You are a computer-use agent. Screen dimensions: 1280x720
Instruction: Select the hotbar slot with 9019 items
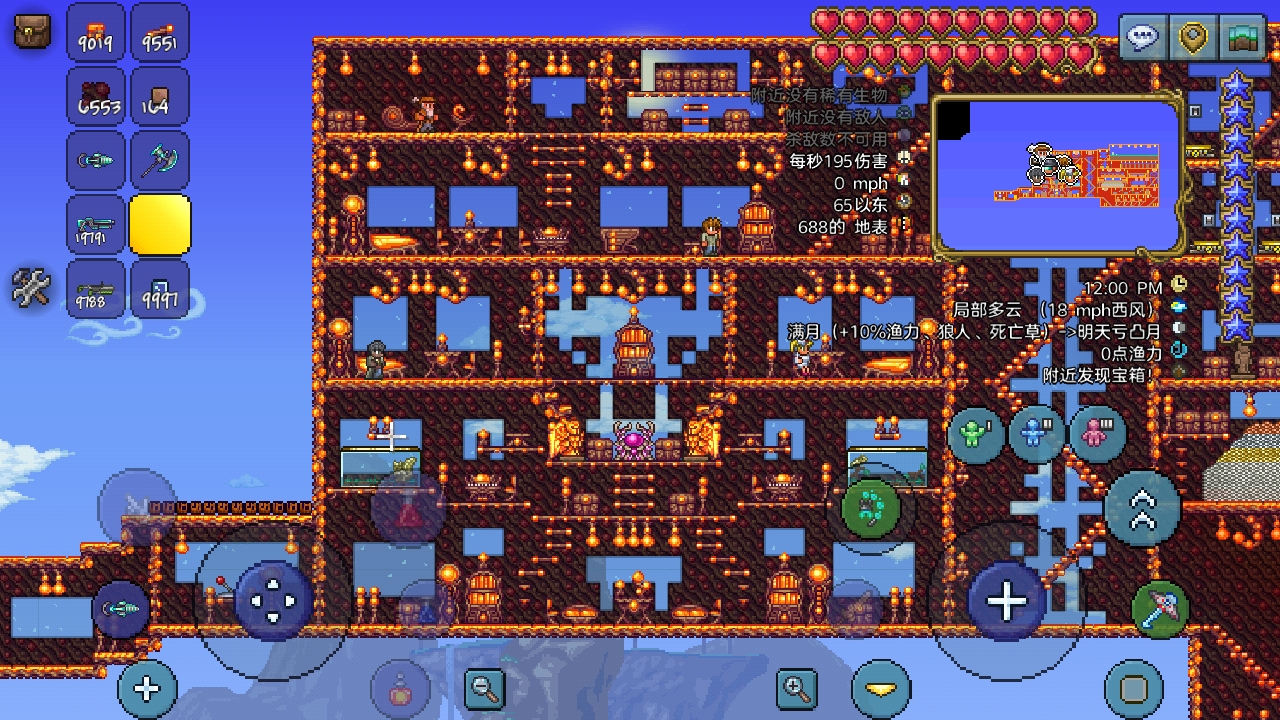(x=96, y=33)
